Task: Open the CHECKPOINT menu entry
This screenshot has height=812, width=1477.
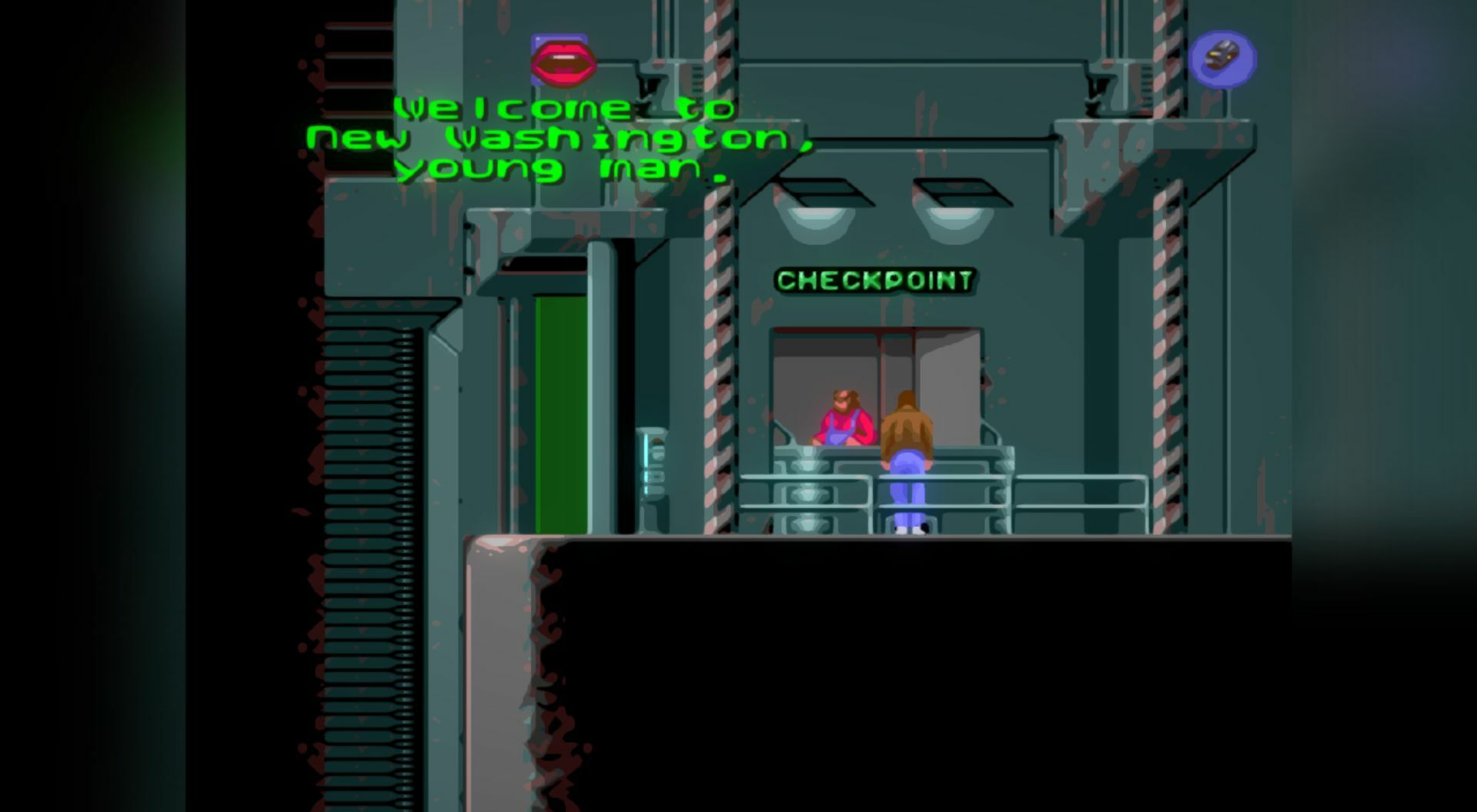Action: (876, 281)
